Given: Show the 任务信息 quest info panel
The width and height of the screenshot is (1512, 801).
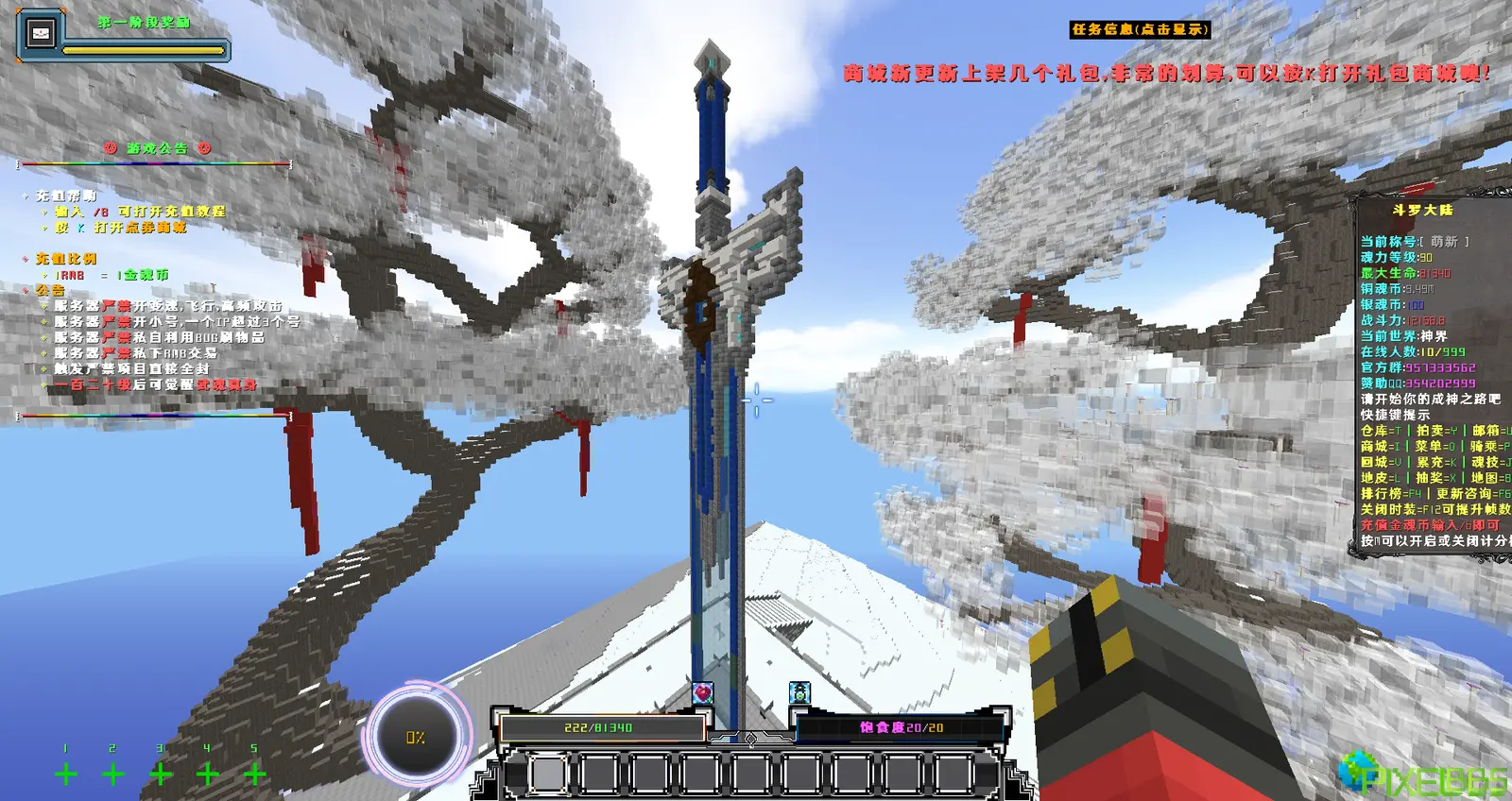Looking at the screenshot, I should tap(1139, 29).
